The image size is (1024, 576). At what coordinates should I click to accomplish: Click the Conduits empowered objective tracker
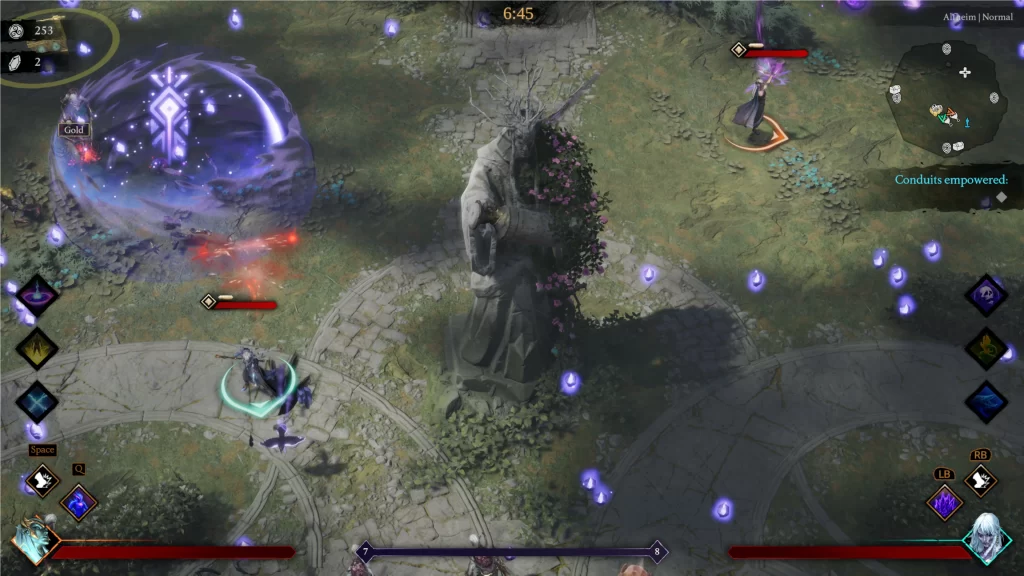click(951, 180)
